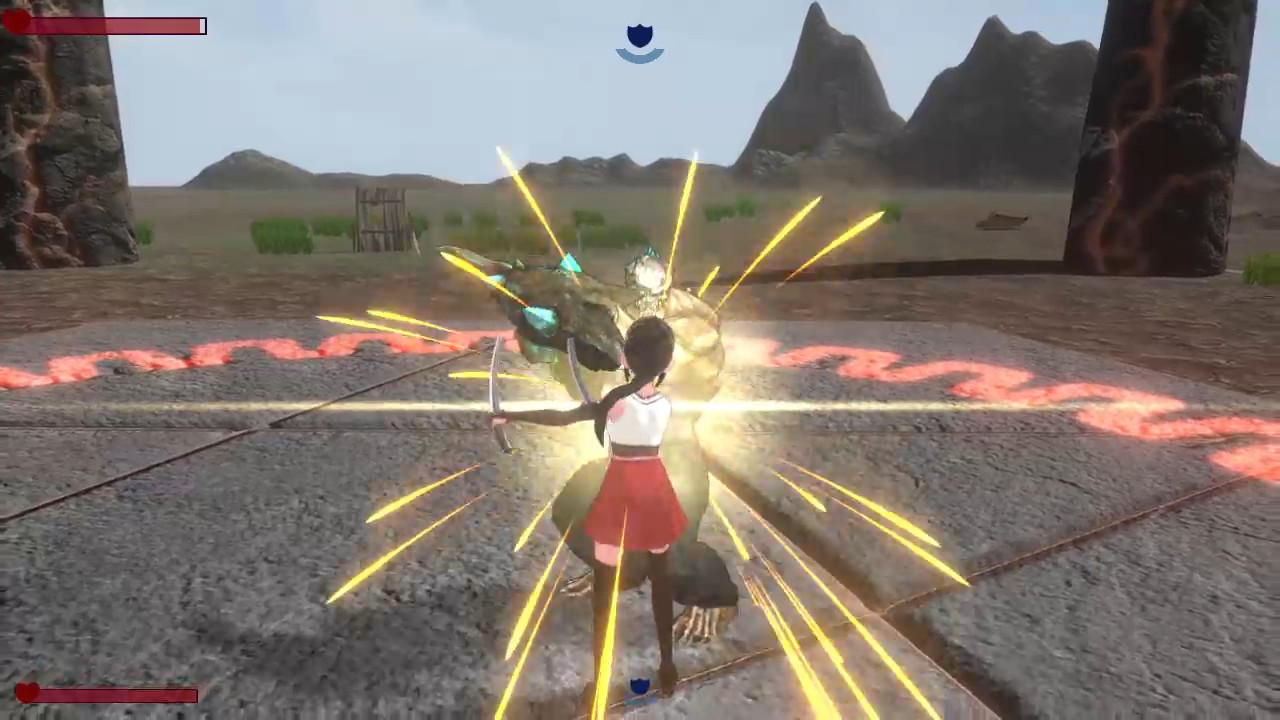Select the red orb beside the enemy health bar
1280x720 pixels.
coord(12,24)
